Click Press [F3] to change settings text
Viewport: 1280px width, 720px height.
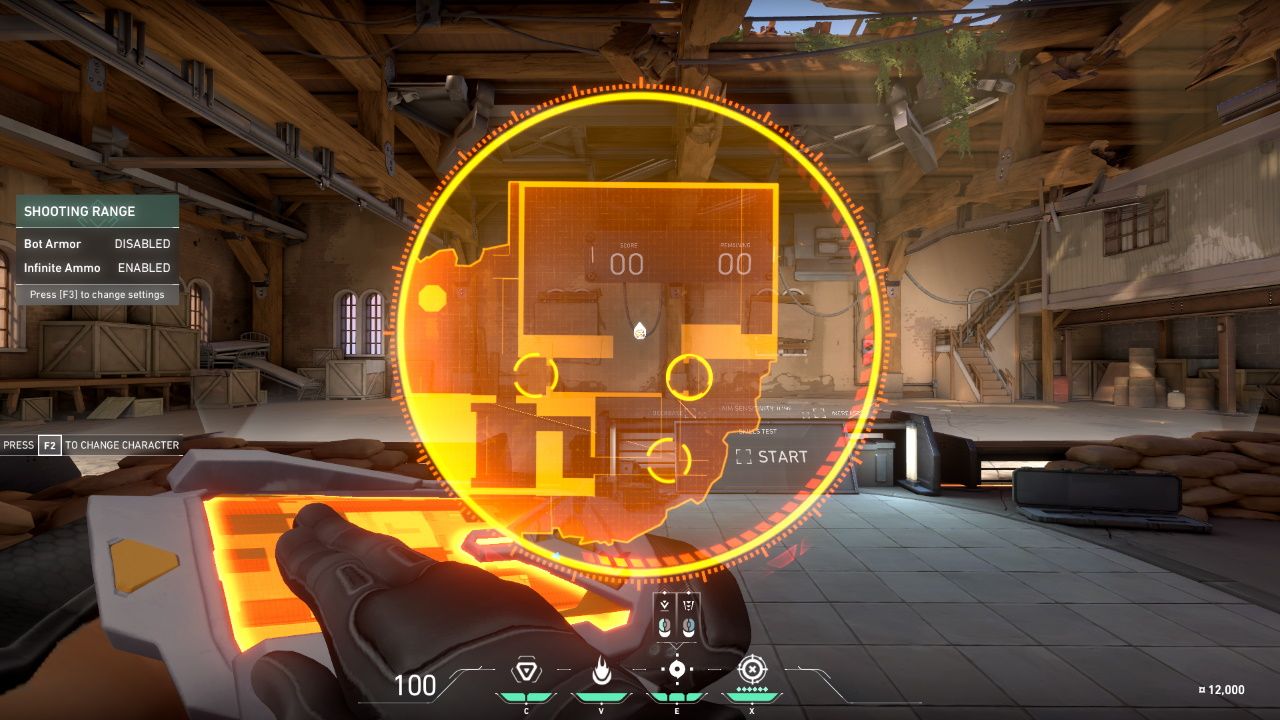(x=96, y=294)
